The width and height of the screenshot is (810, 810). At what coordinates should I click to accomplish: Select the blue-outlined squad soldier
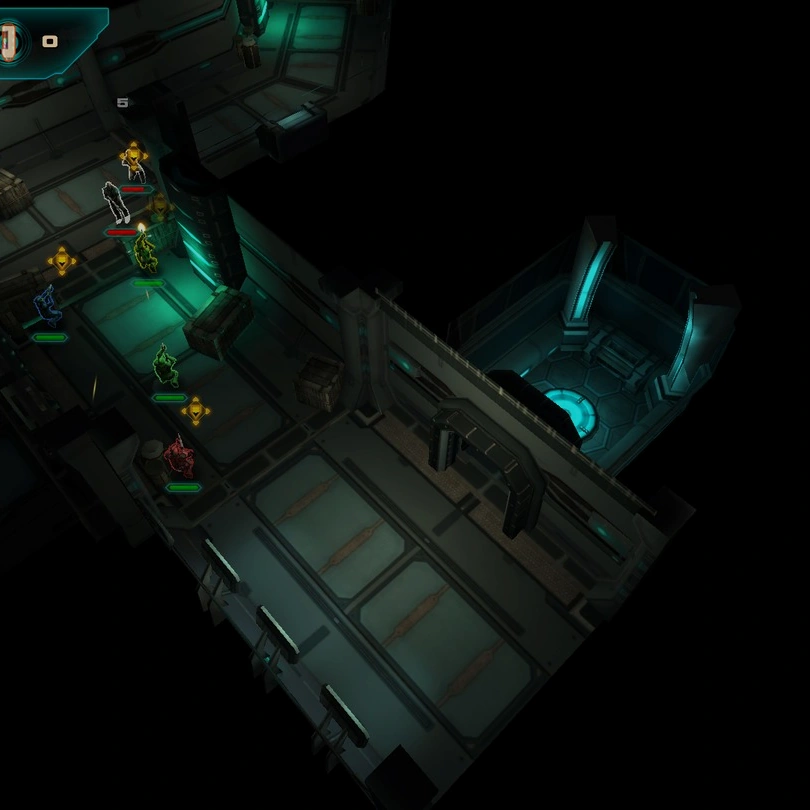[x=47, y=306]
